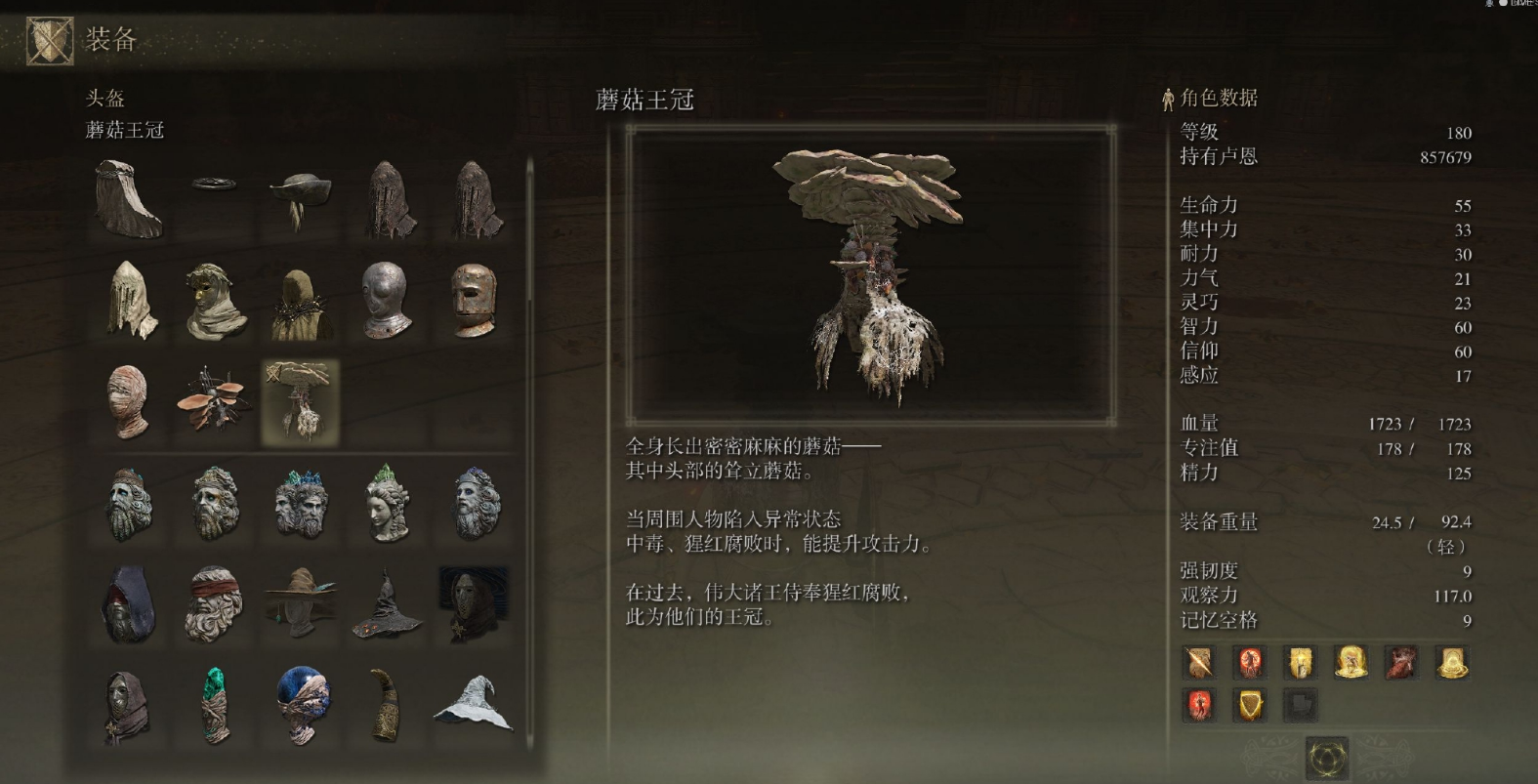Viewport: 1538px width, 784px height.
Task: Select the grayed-out empty status slot icon
Action: click(1299, 705)
